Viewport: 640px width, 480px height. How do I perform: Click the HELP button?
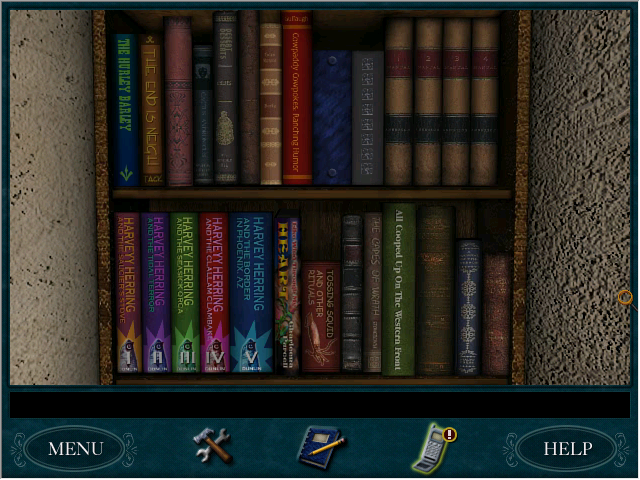[x=567, y=448]
